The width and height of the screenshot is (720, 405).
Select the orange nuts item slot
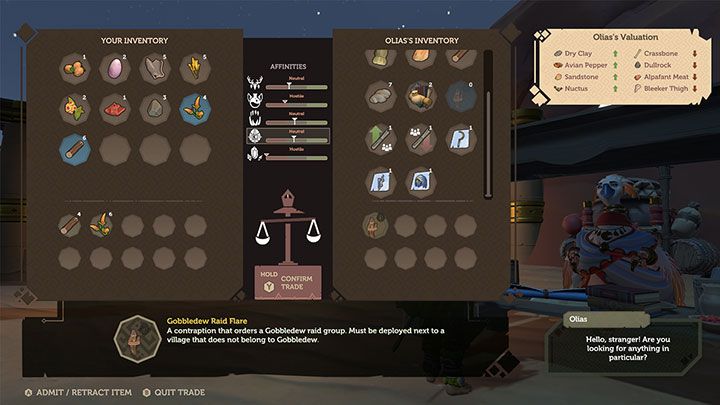pos(75,67)
